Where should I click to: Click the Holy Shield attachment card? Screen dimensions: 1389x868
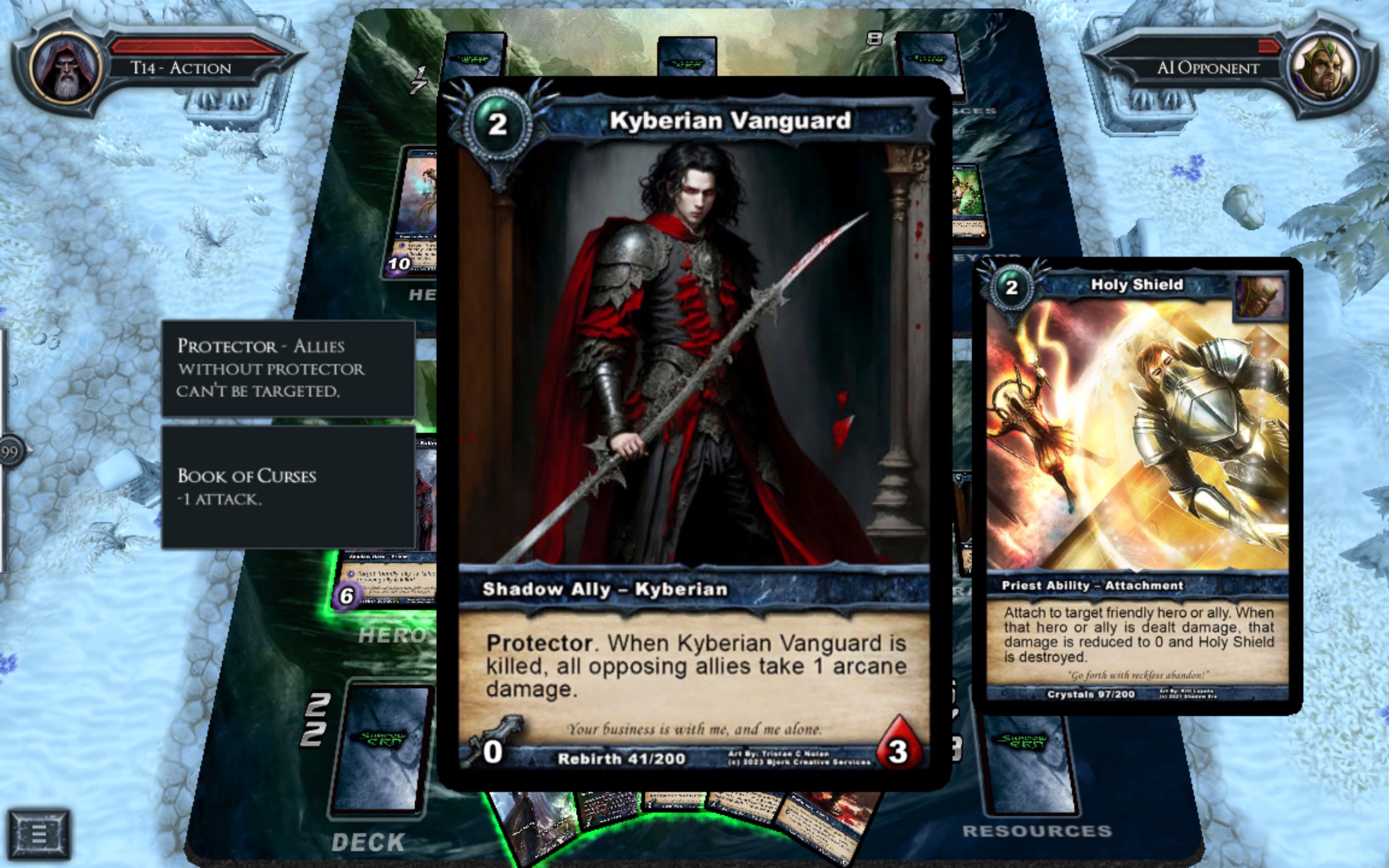point(1136,485)
